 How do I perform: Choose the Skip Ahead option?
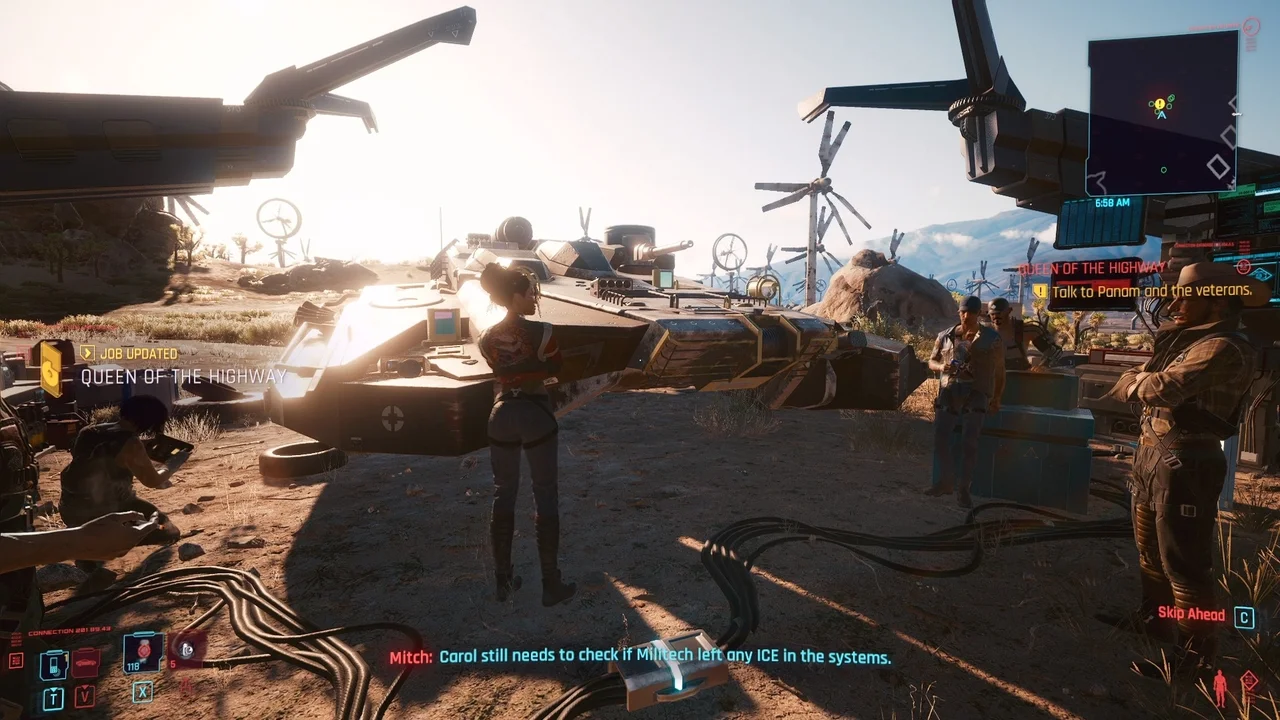pos(1192,615)
